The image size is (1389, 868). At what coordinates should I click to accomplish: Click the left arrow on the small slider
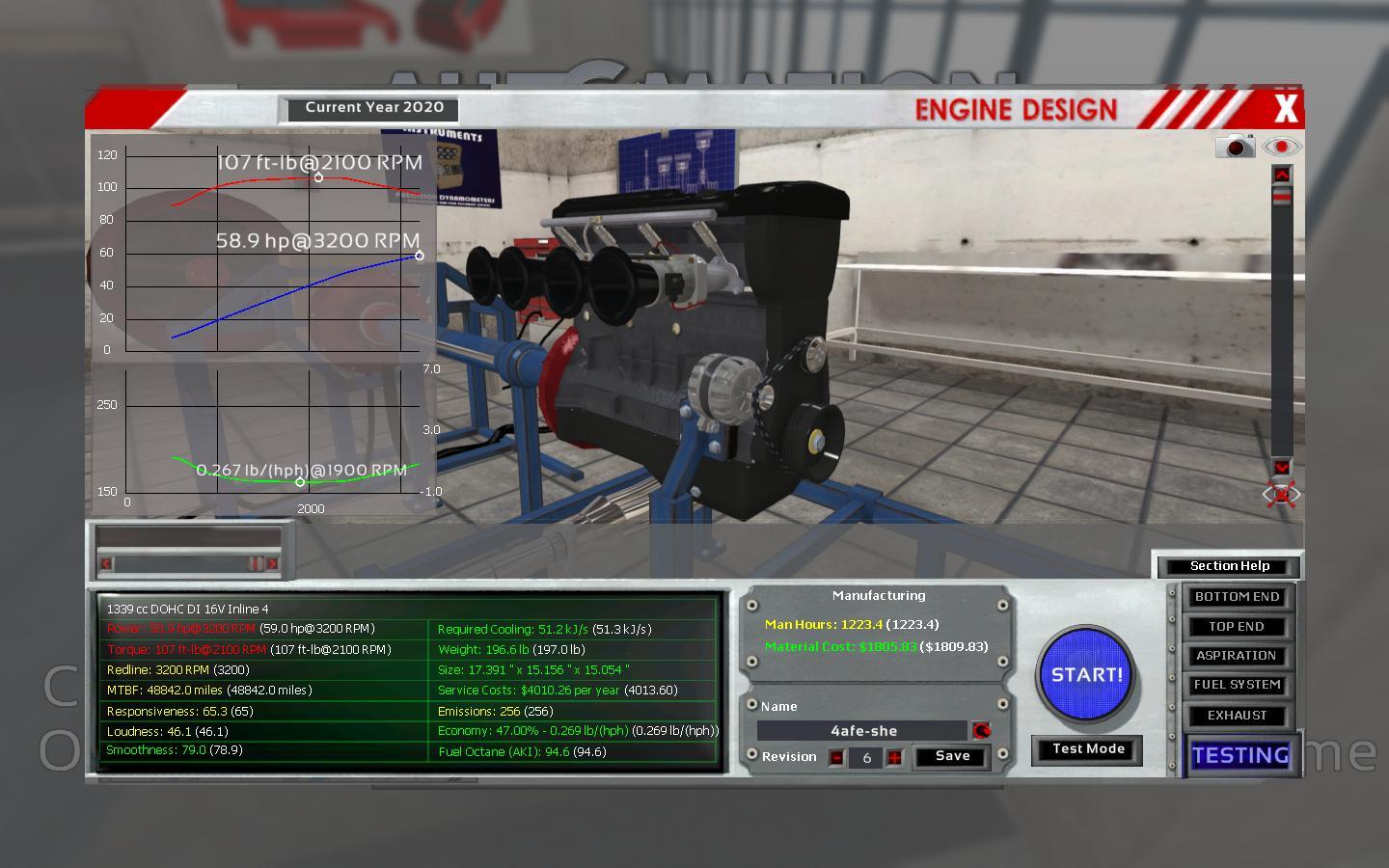point(106,563)
